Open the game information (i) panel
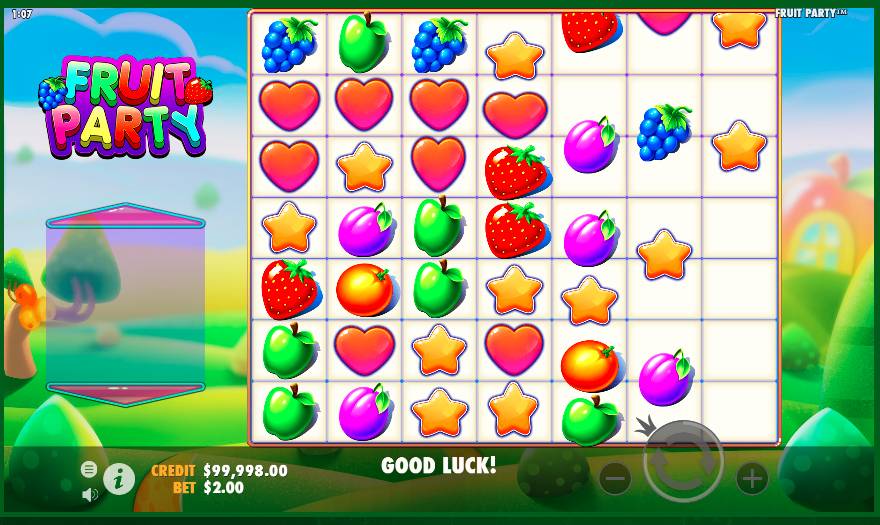 [119, 479]
